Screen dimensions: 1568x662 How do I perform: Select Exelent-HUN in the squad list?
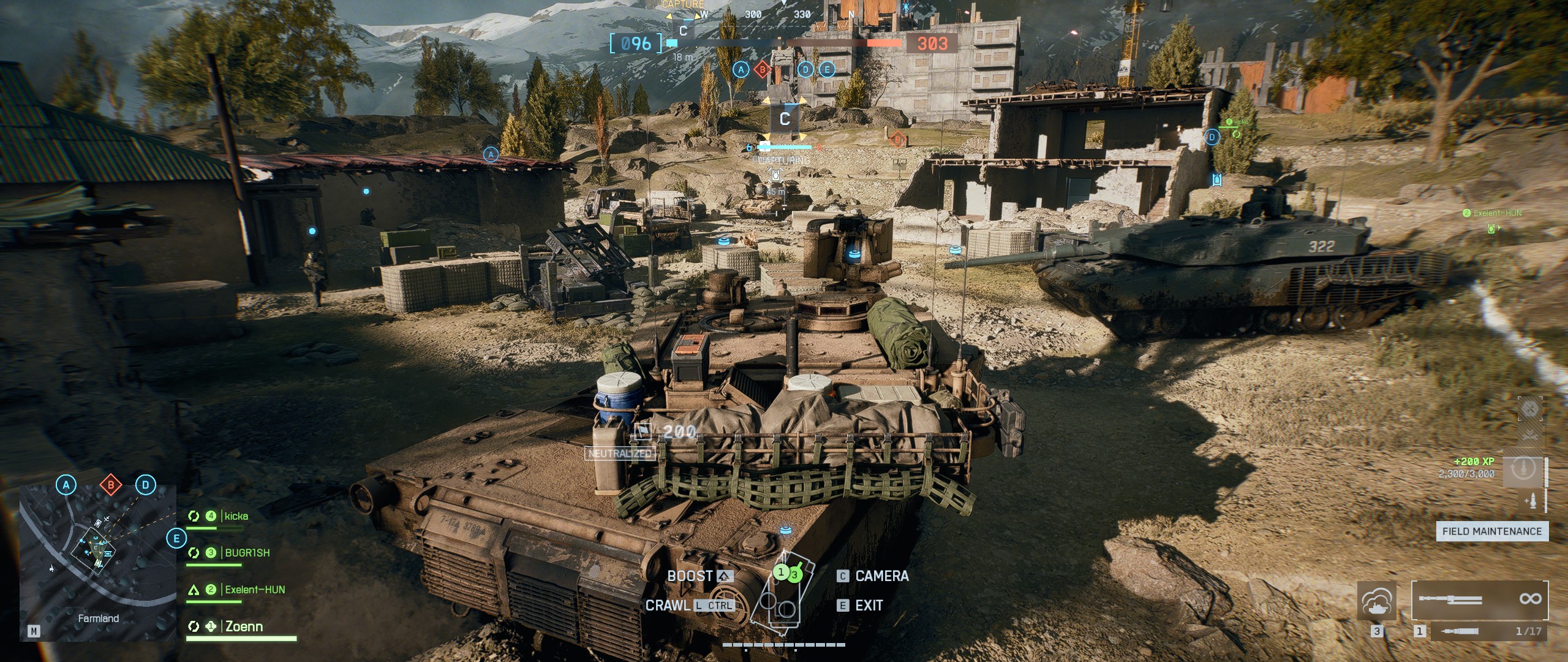(255, 590)
